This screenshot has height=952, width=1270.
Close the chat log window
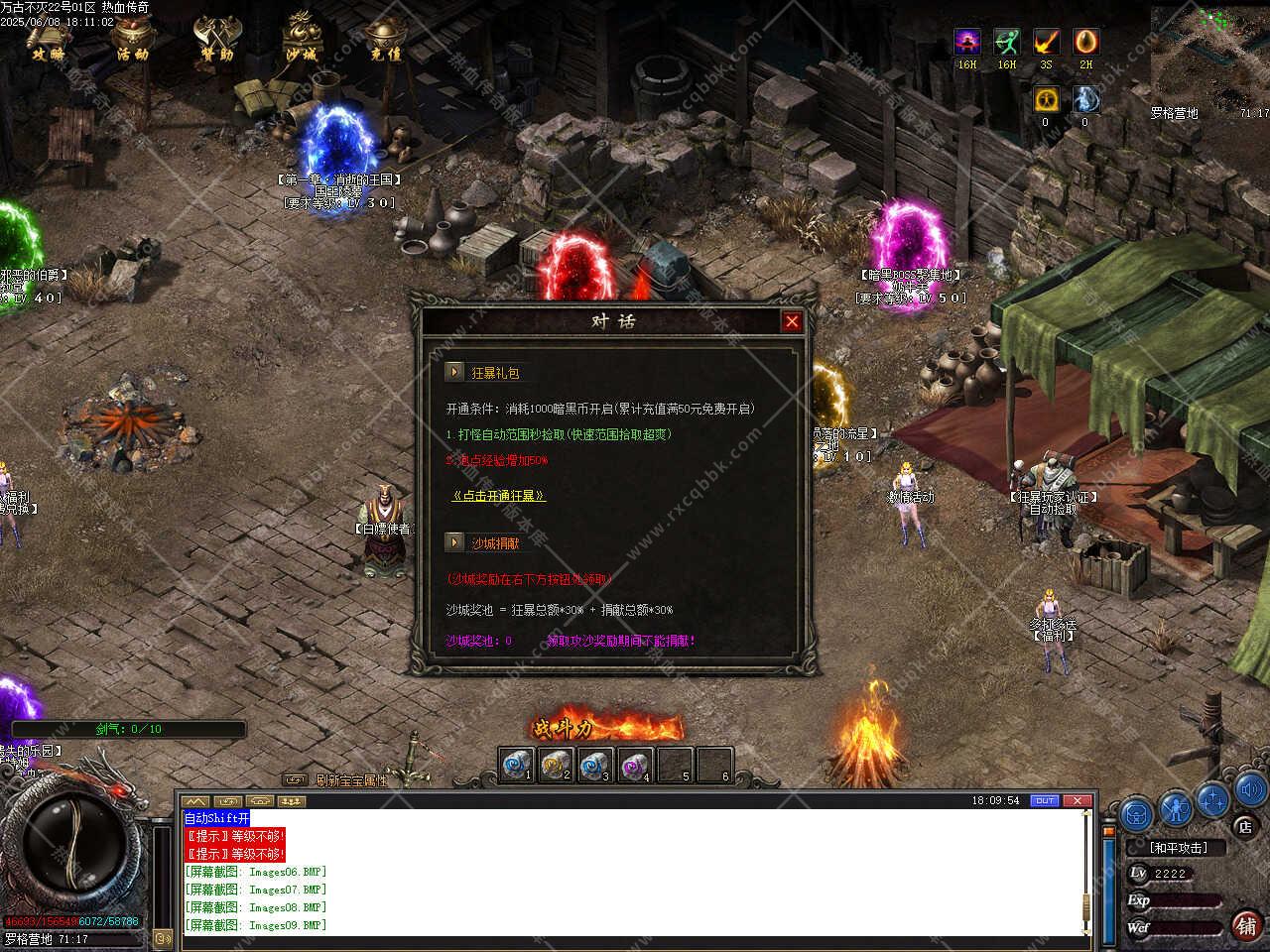1078,800
